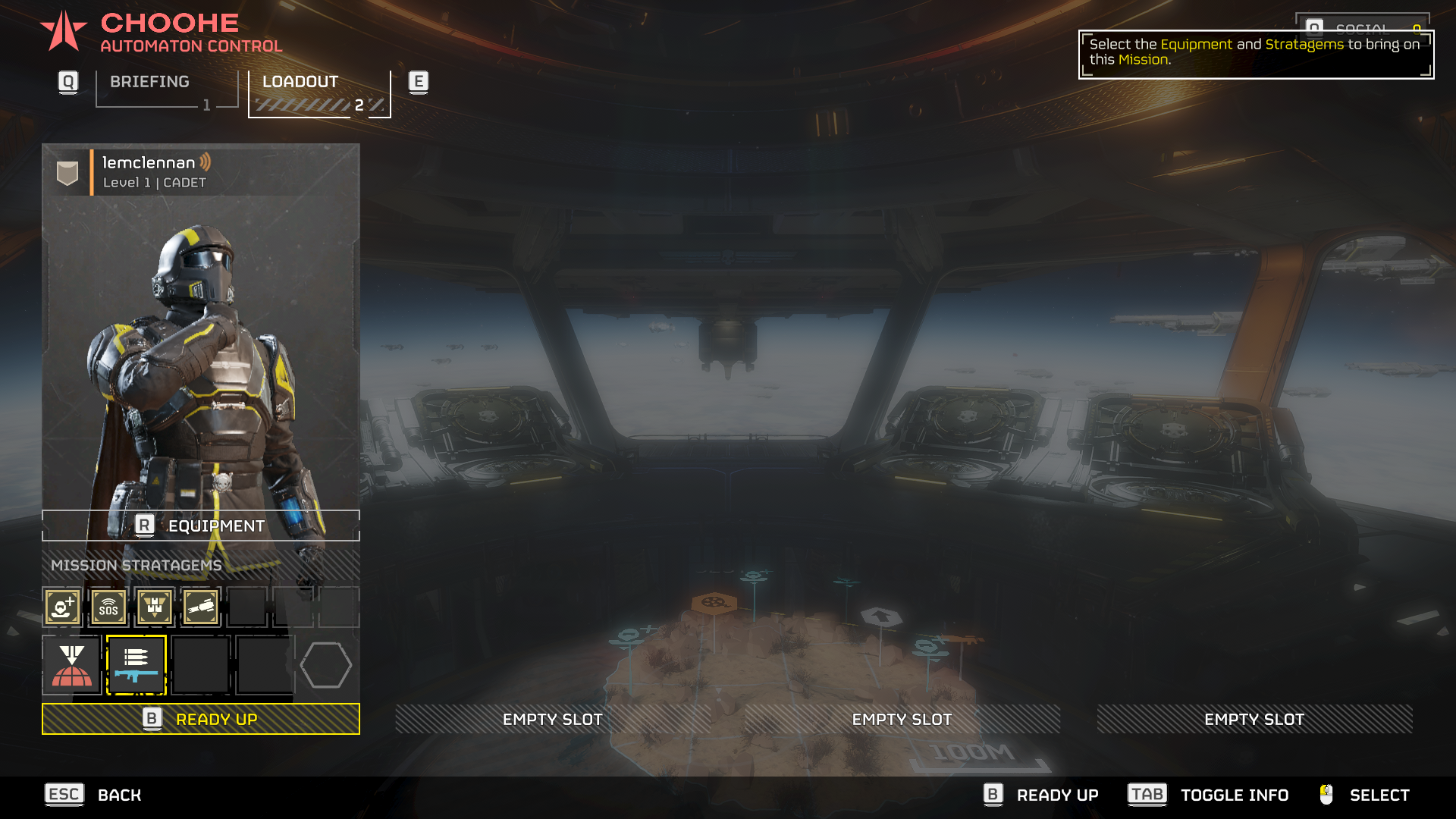This screenshot has height=819, width=1456.
Task: Select the Reinforce stratagem icon
Action: tap(62, 607)
